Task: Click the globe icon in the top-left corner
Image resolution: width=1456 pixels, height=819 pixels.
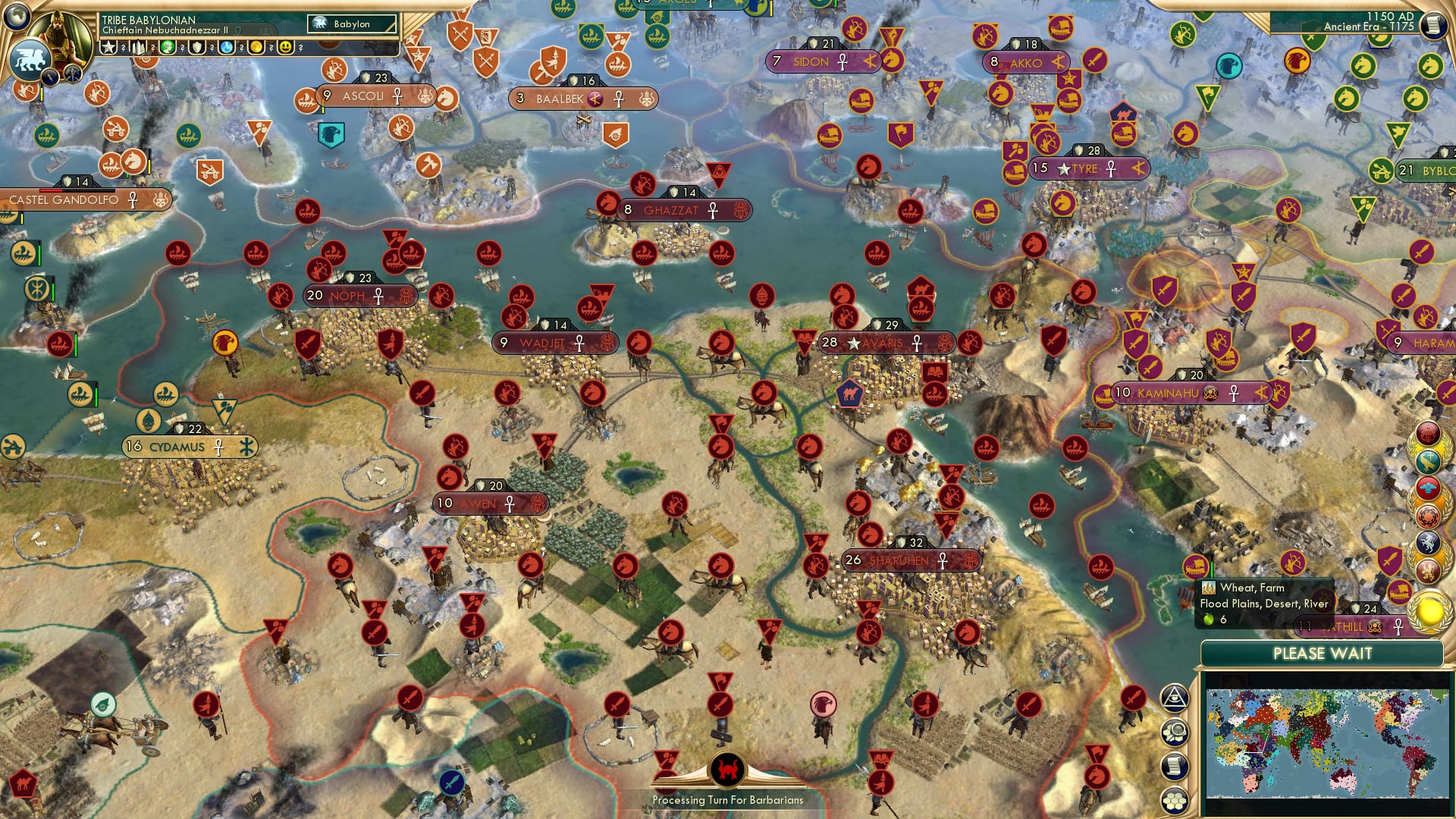Action: [17, 15]
